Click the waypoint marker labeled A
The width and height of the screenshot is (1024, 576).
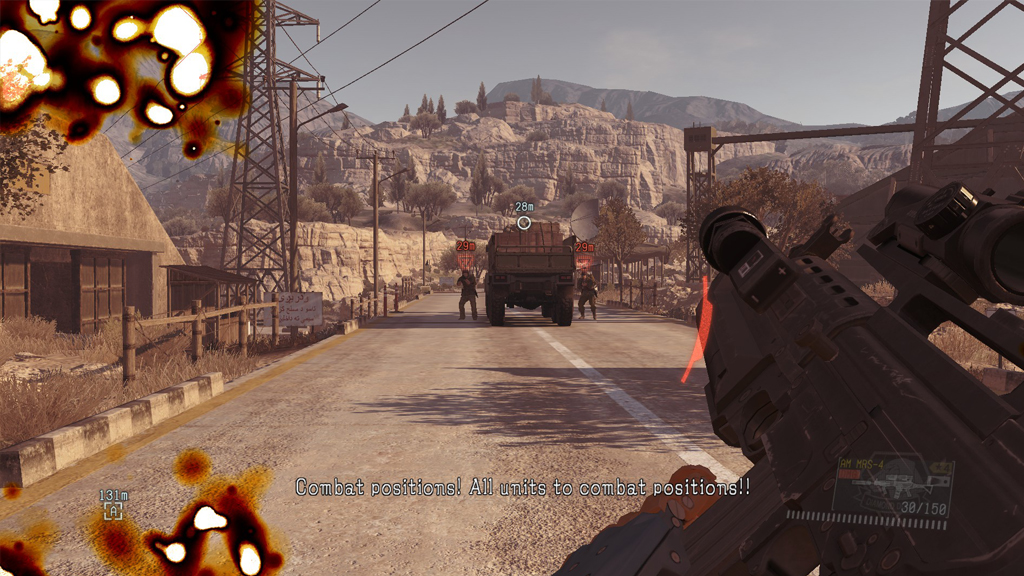113,511
